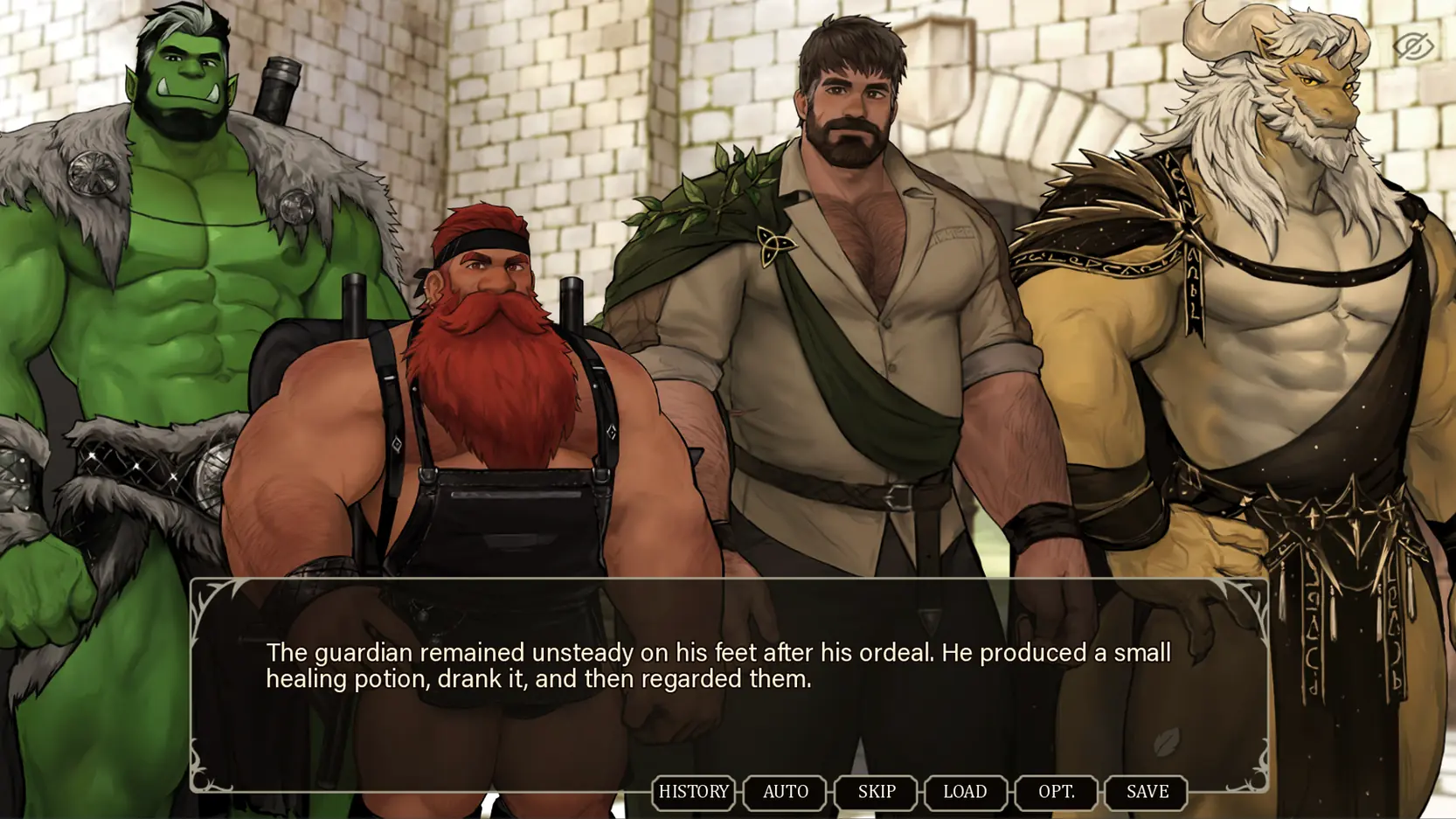1456x819 pixels.
Task: Click the Skip button
Action: [x=876, y=792]
